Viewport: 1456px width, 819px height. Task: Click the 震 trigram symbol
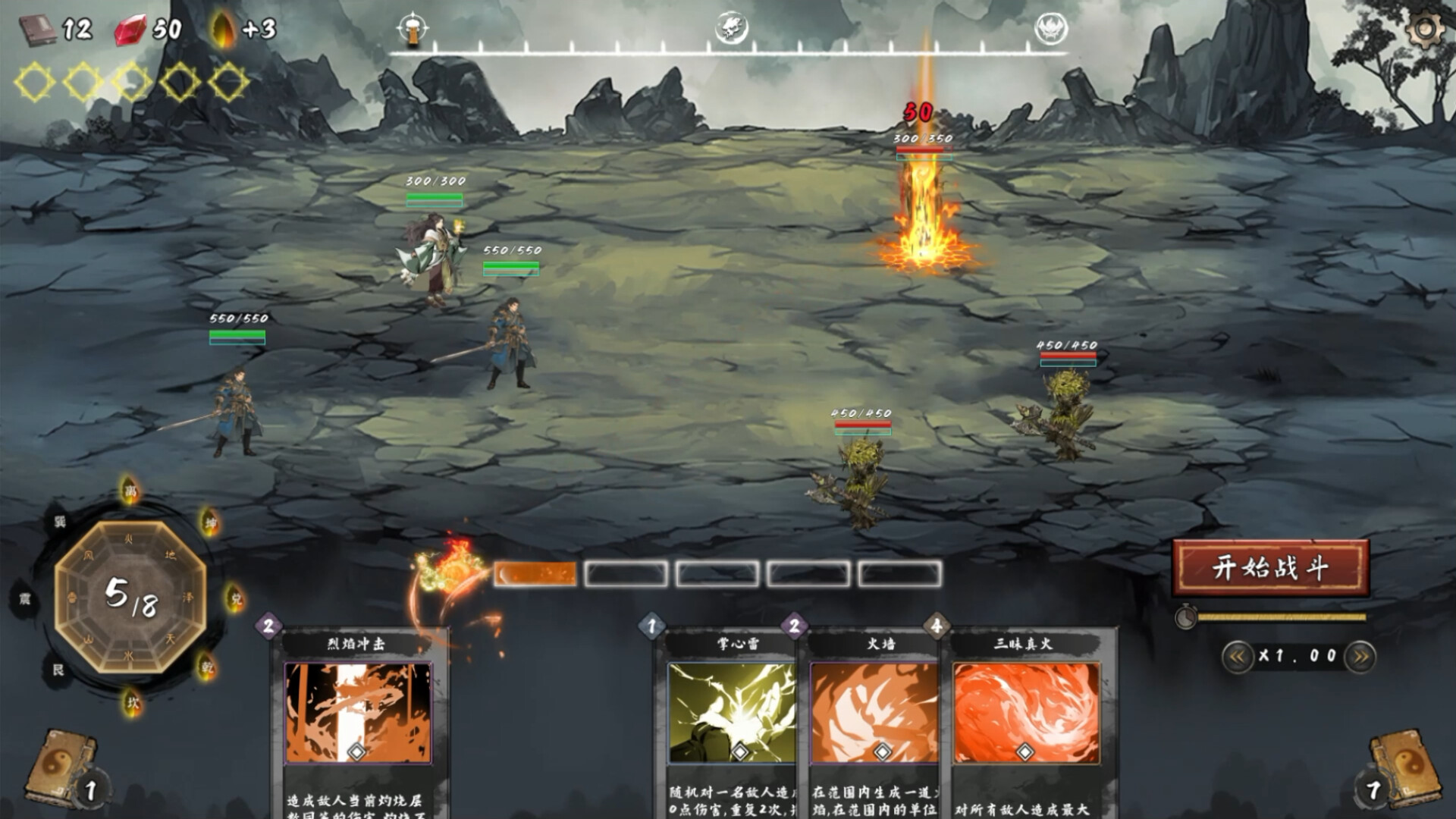pos(25,599)
